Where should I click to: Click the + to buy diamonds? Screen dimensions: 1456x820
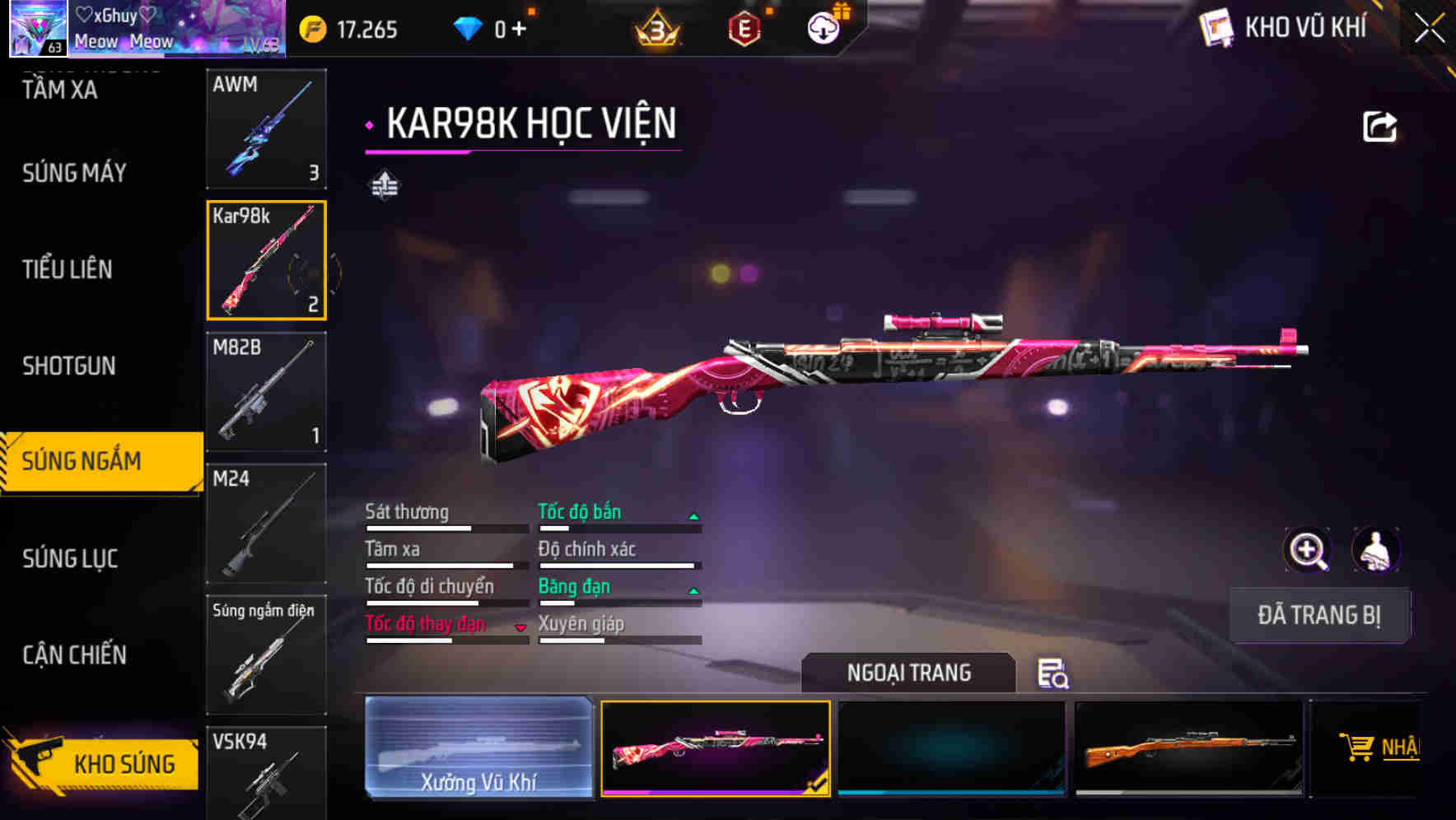[x=517, y=27]
